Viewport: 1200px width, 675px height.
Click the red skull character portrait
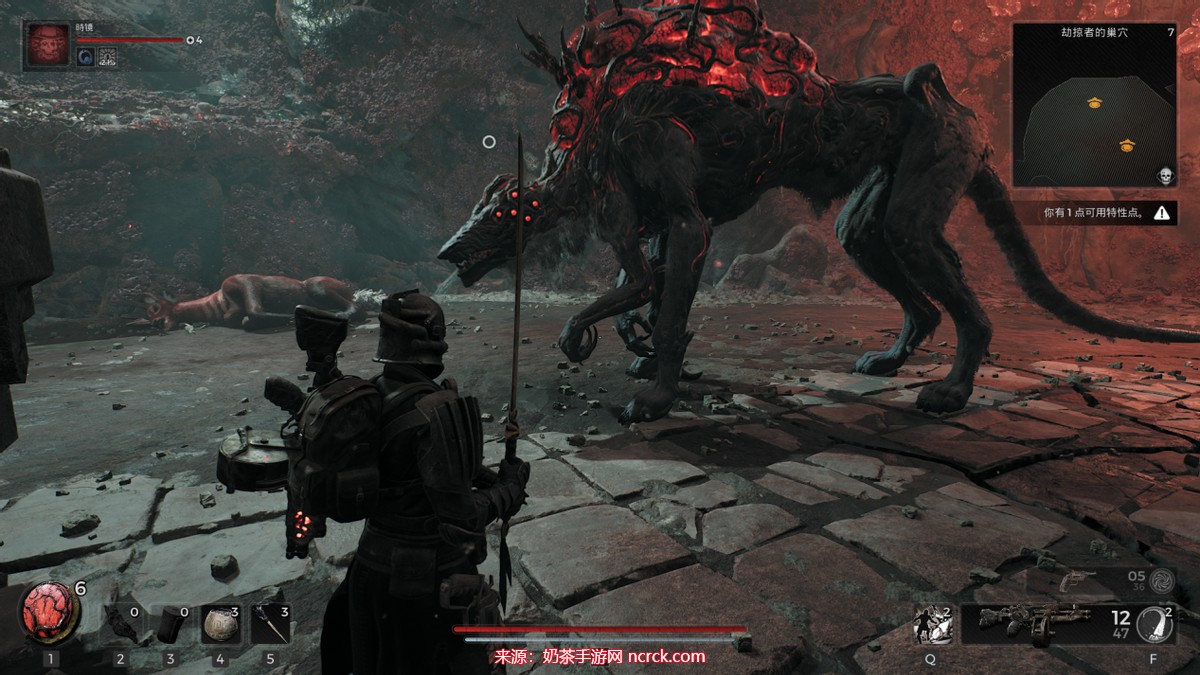46,46
